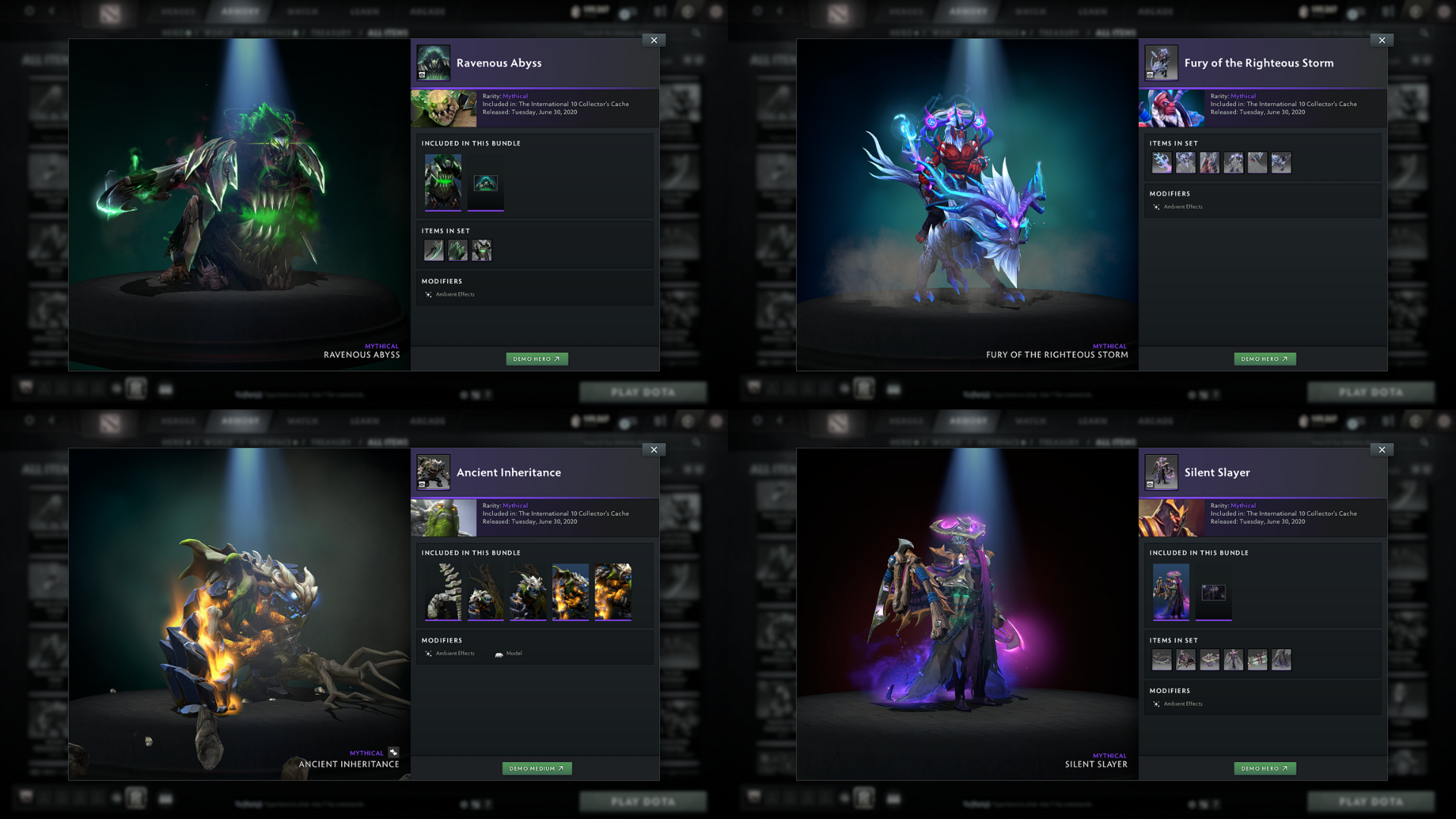Open the settings gear in the top-left corner
1456x819 pixels.
28,11
